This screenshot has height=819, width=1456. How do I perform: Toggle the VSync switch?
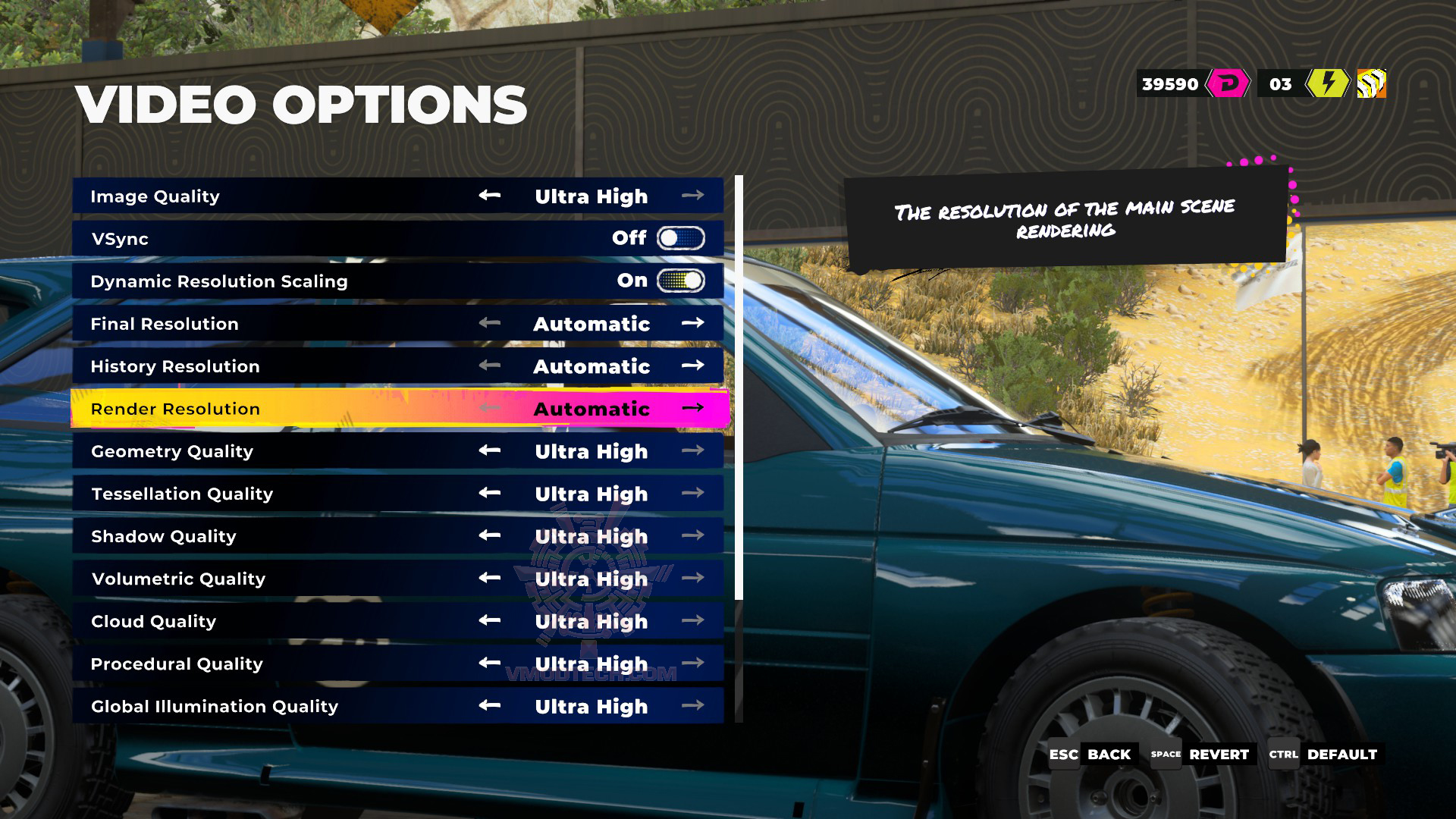(x=680, y=238)
